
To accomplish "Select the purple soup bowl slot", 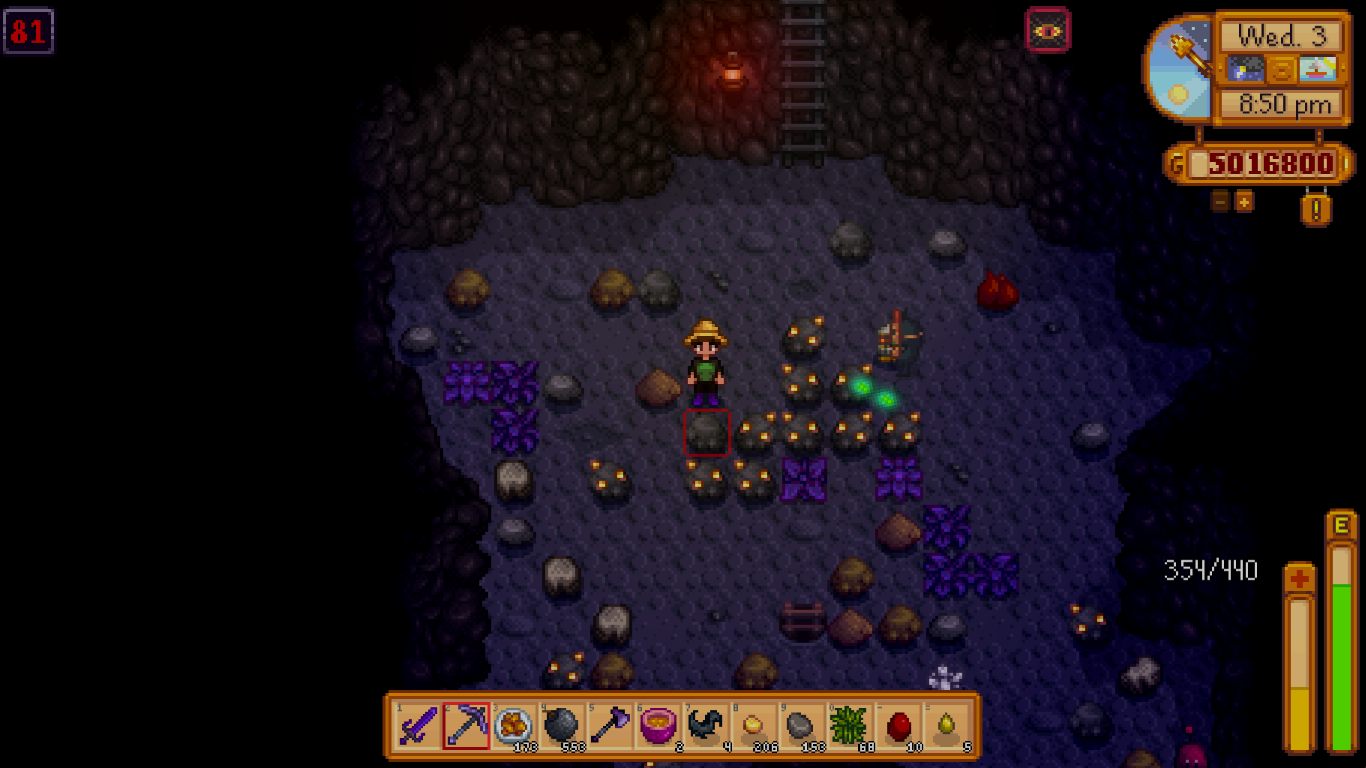I will [x=658, y=726].
